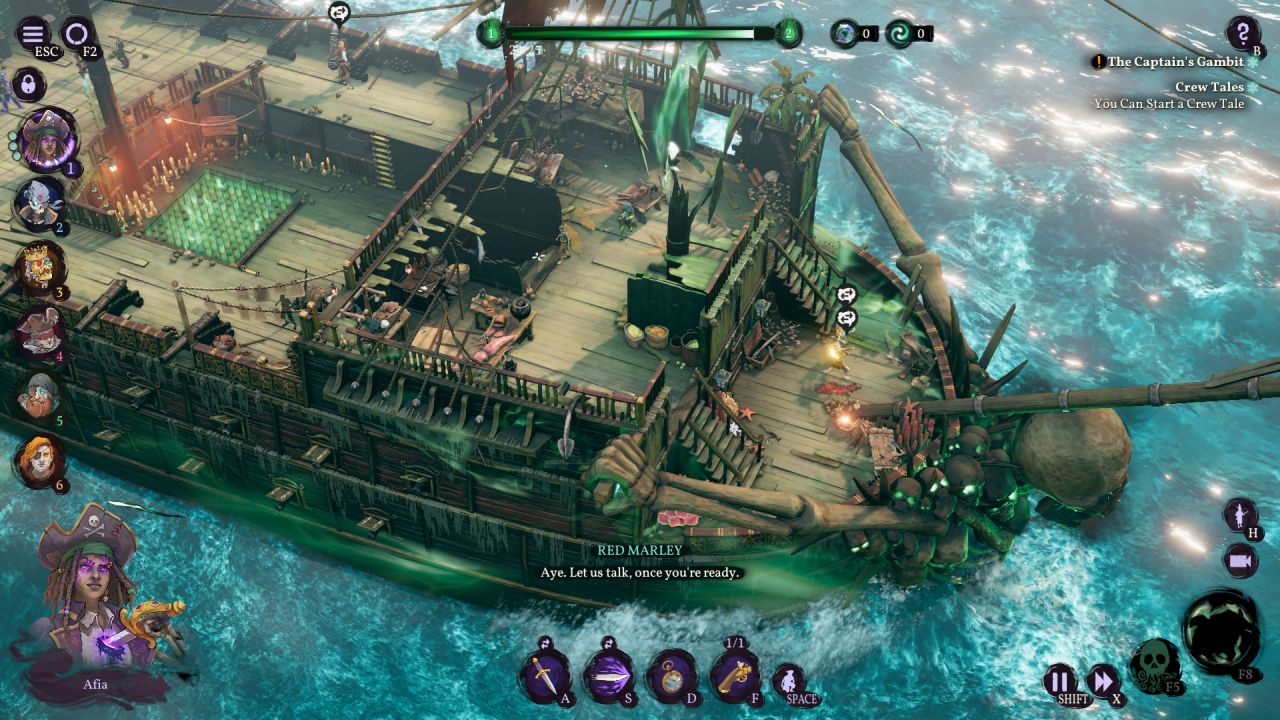Fire the flintlock pistol ability
The height and width of the screenshot is (720, 1280).
pos(735,676)
